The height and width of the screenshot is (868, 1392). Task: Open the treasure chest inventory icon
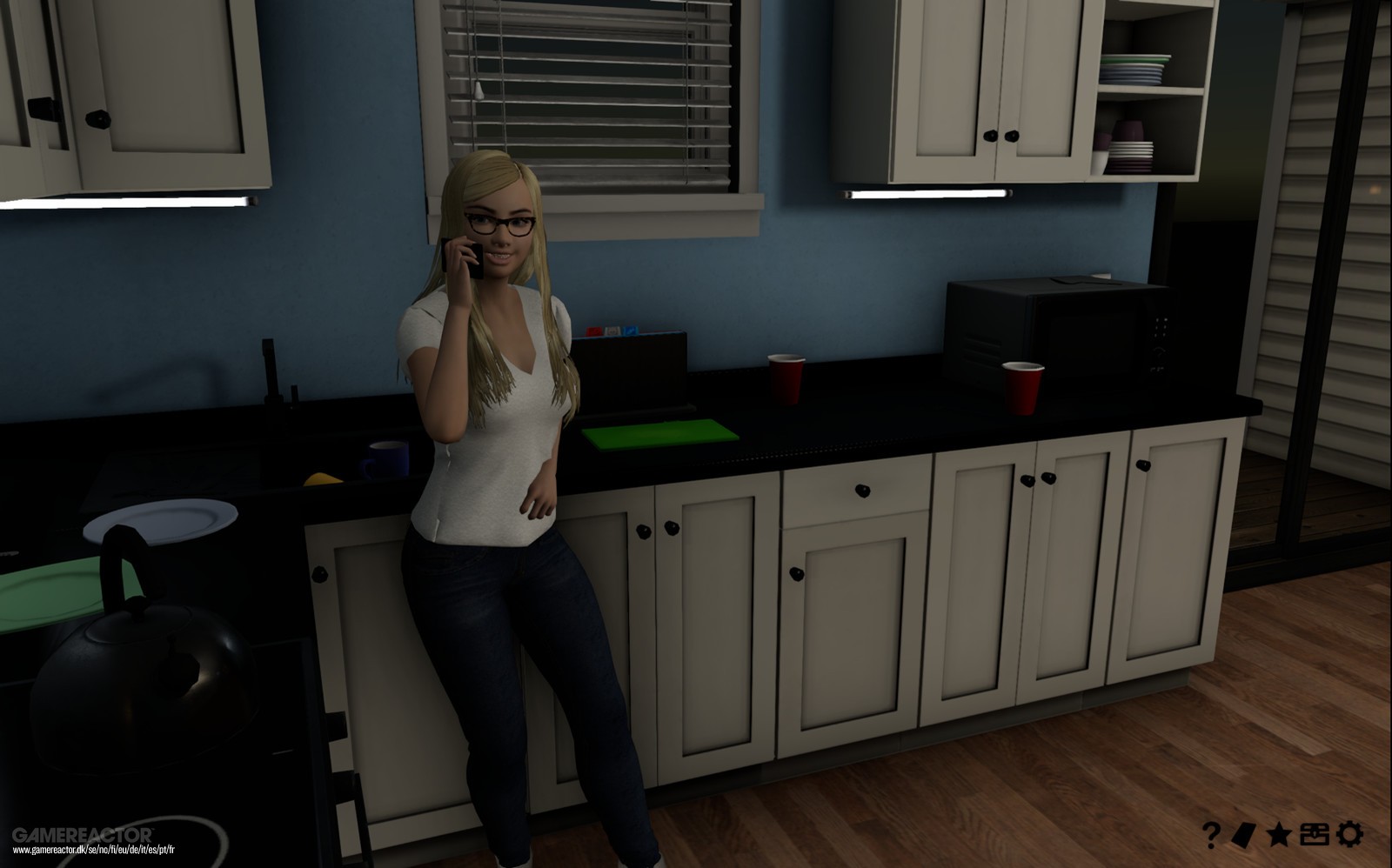point(1315,833)
